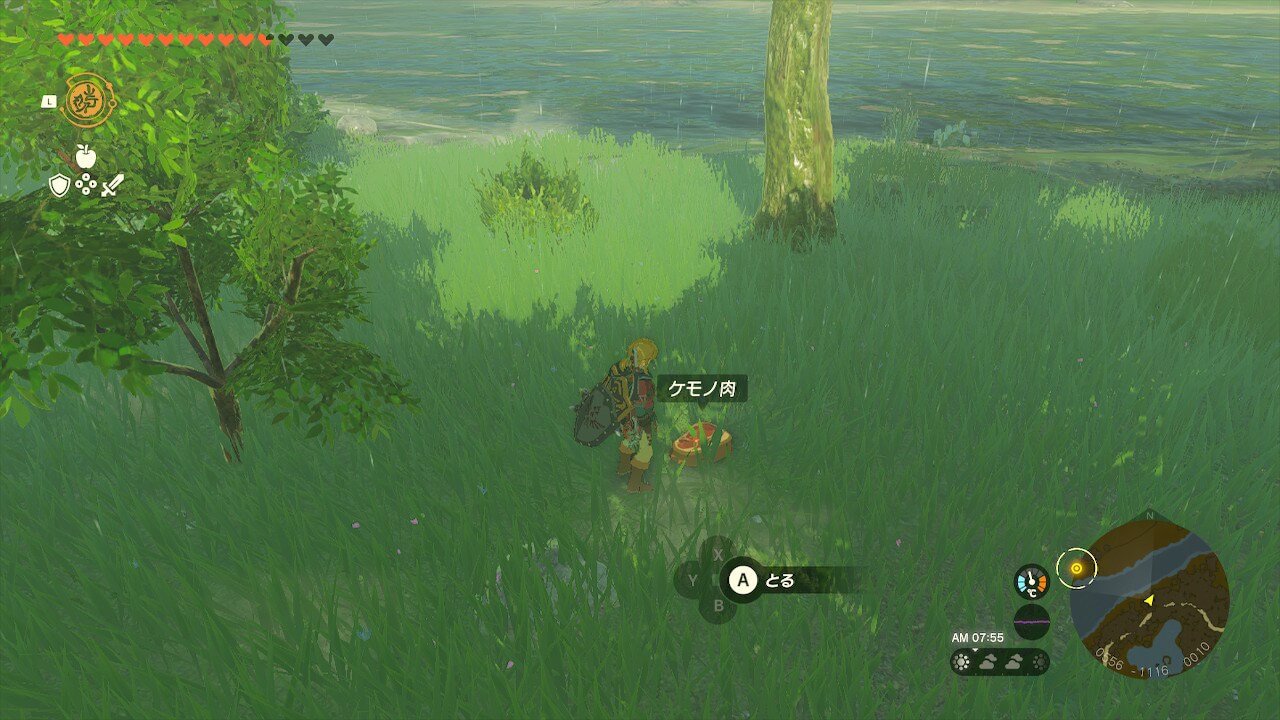Click the purple noise level indicator

[x=1031, y=621]
